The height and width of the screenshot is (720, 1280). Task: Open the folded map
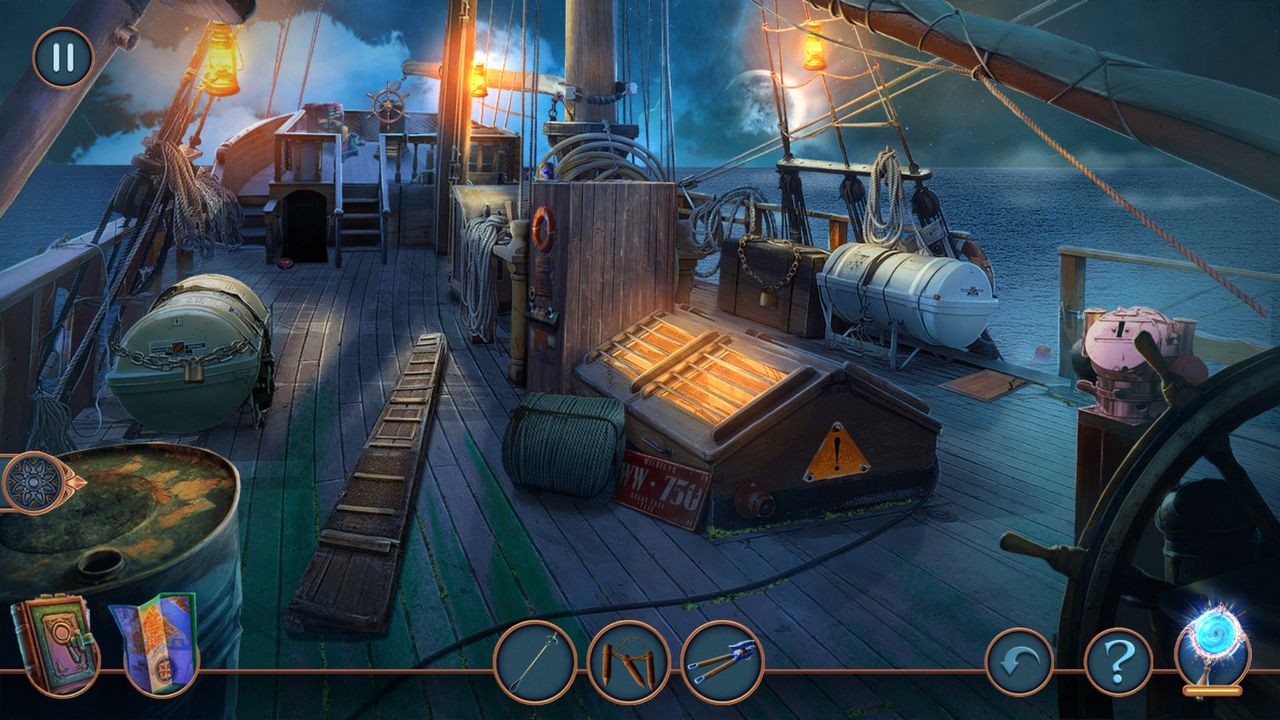click(x=154, y=641)
